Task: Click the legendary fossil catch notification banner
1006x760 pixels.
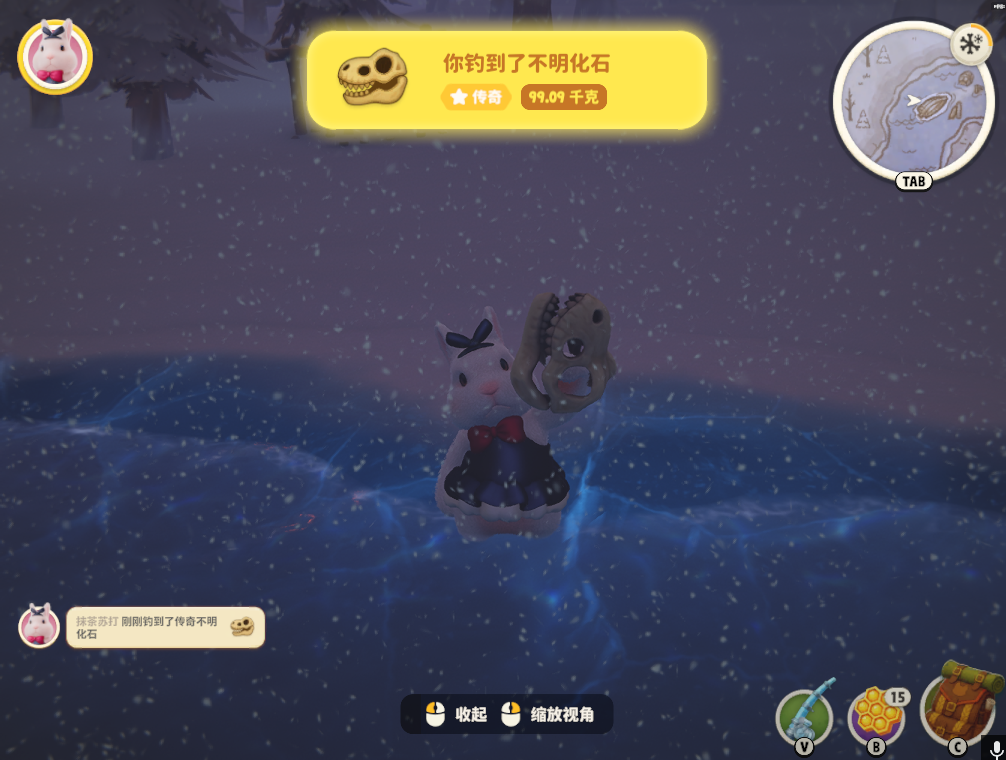Action: pos(507,80)
